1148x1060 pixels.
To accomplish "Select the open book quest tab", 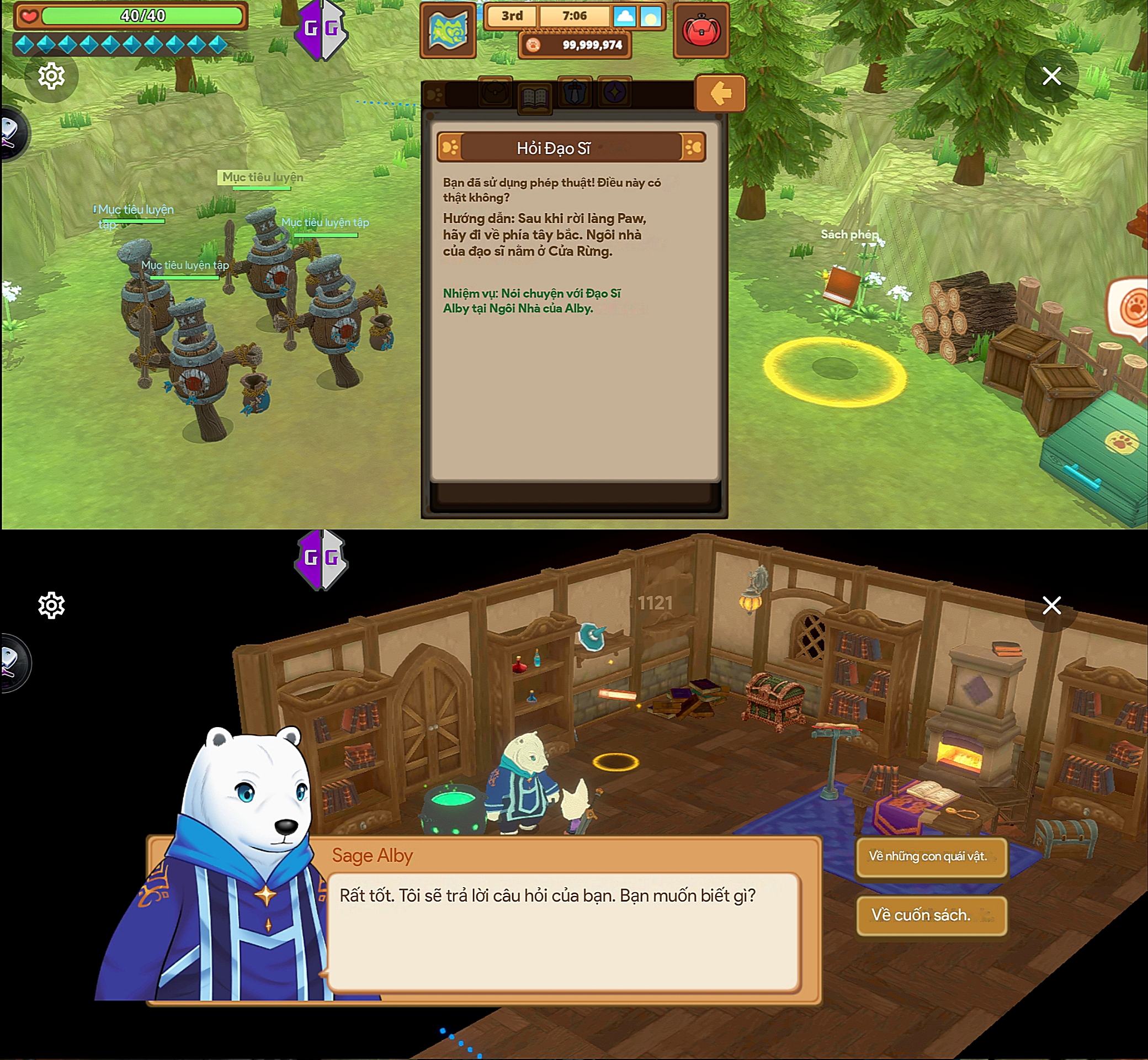I will tap(534, 99).
